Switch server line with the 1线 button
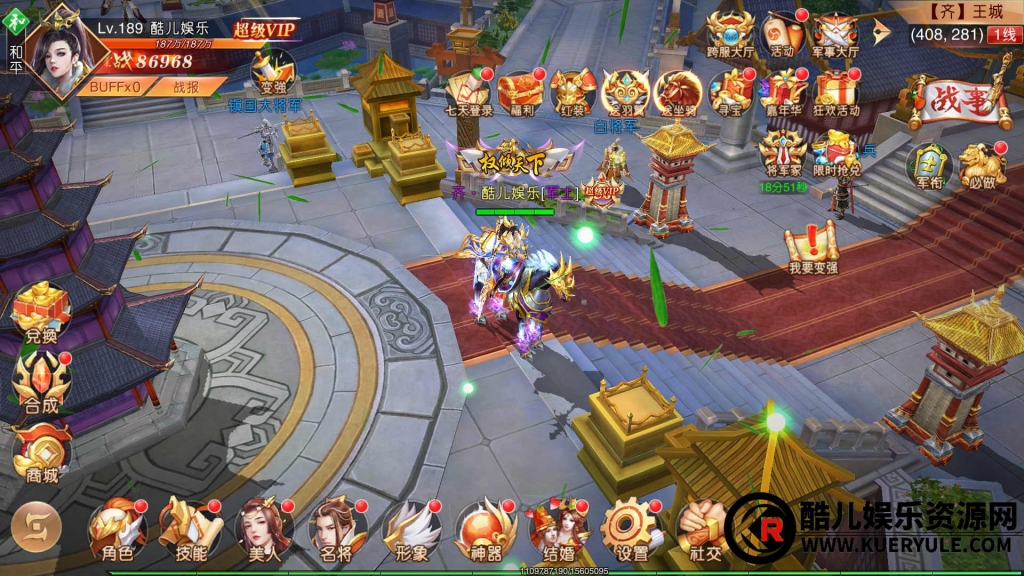This screenshot has width=1024, height=576. 1001,35
